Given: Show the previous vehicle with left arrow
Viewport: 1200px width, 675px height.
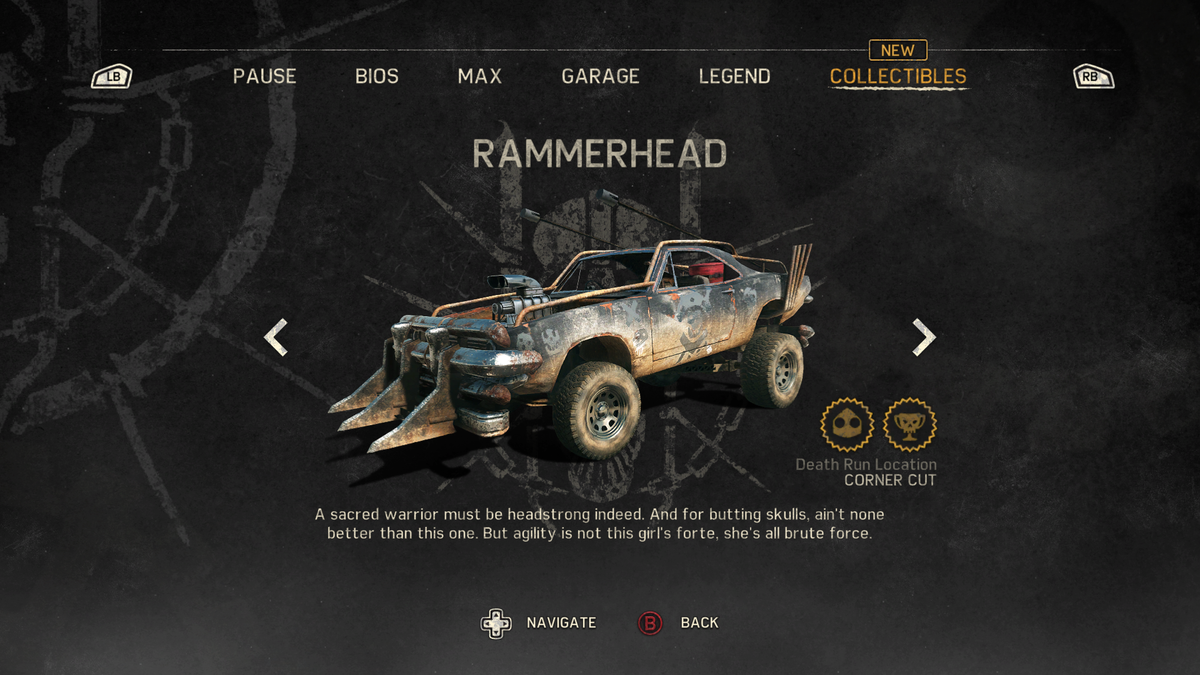Looking at the screenshot, I should pyautogui.click(x=276, y=338).
